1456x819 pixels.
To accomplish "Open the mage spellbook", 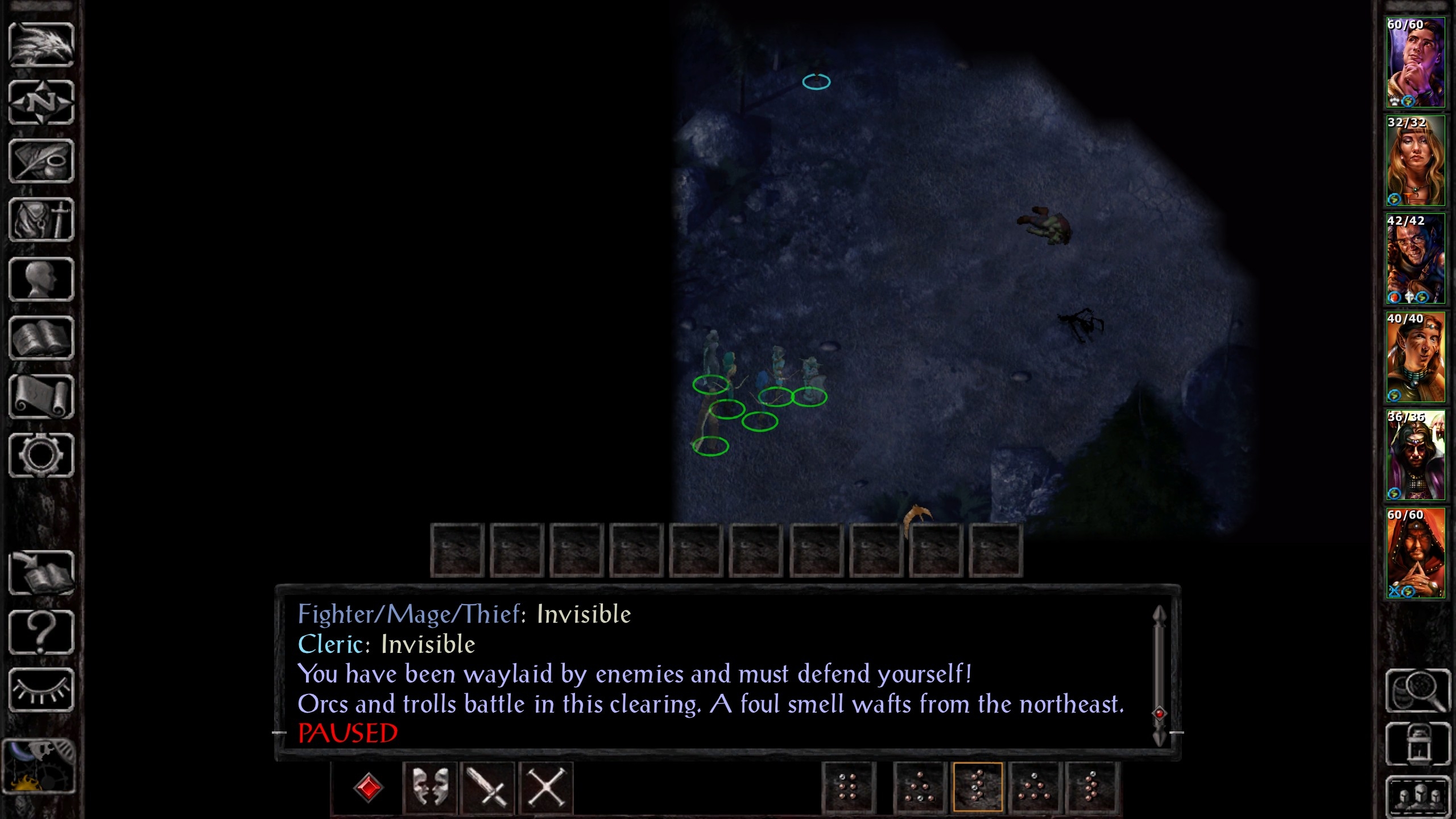I will [42, 338].
